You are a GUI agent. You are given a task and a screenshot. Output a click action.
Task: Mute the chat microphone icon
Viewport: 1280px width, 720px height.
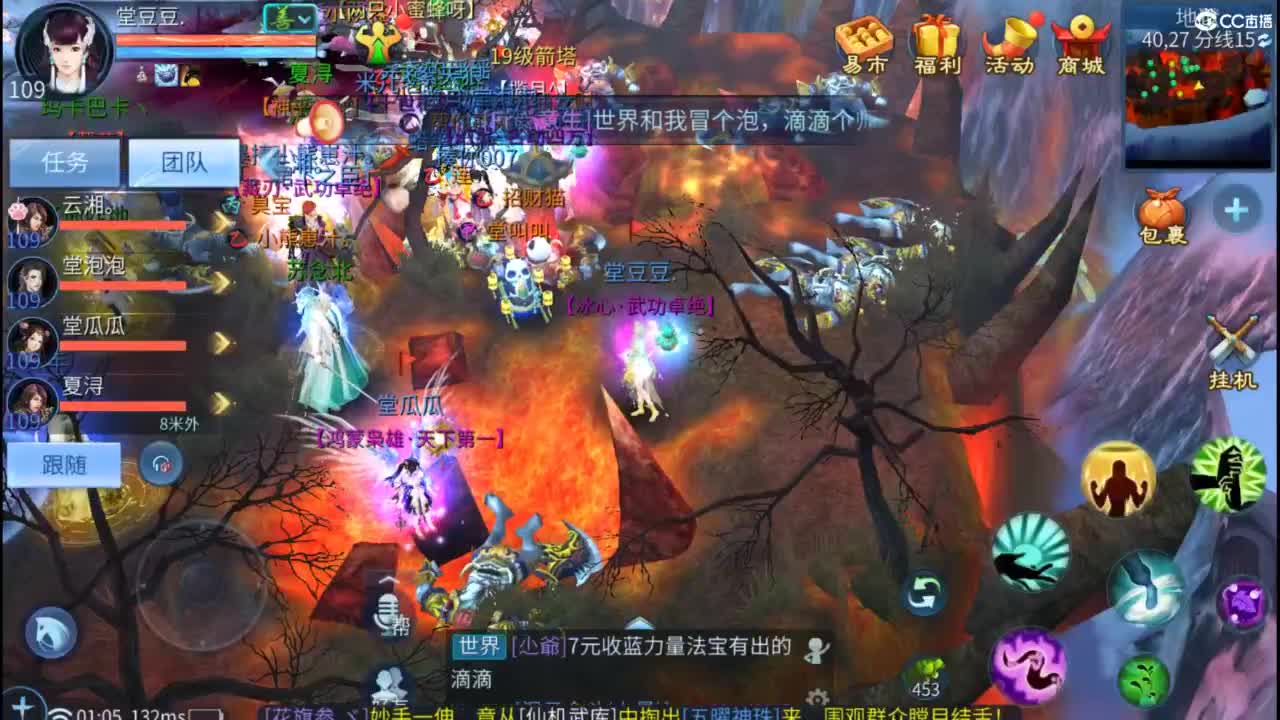[388, 610]
